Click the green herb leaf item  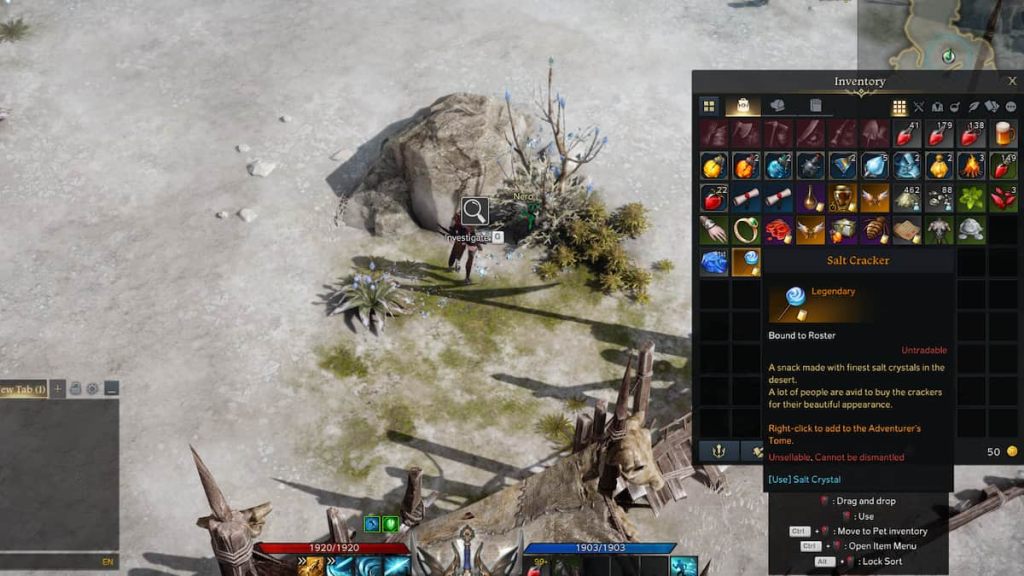971,198
